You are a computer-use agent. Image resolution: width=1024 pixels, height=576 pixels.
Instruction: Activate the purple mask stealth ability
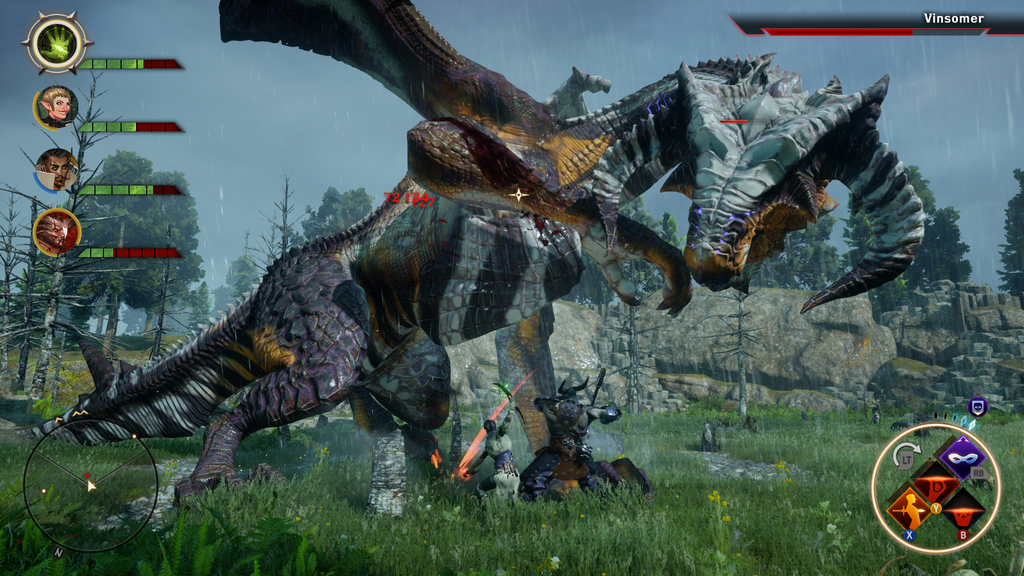(x=963, y=458)
